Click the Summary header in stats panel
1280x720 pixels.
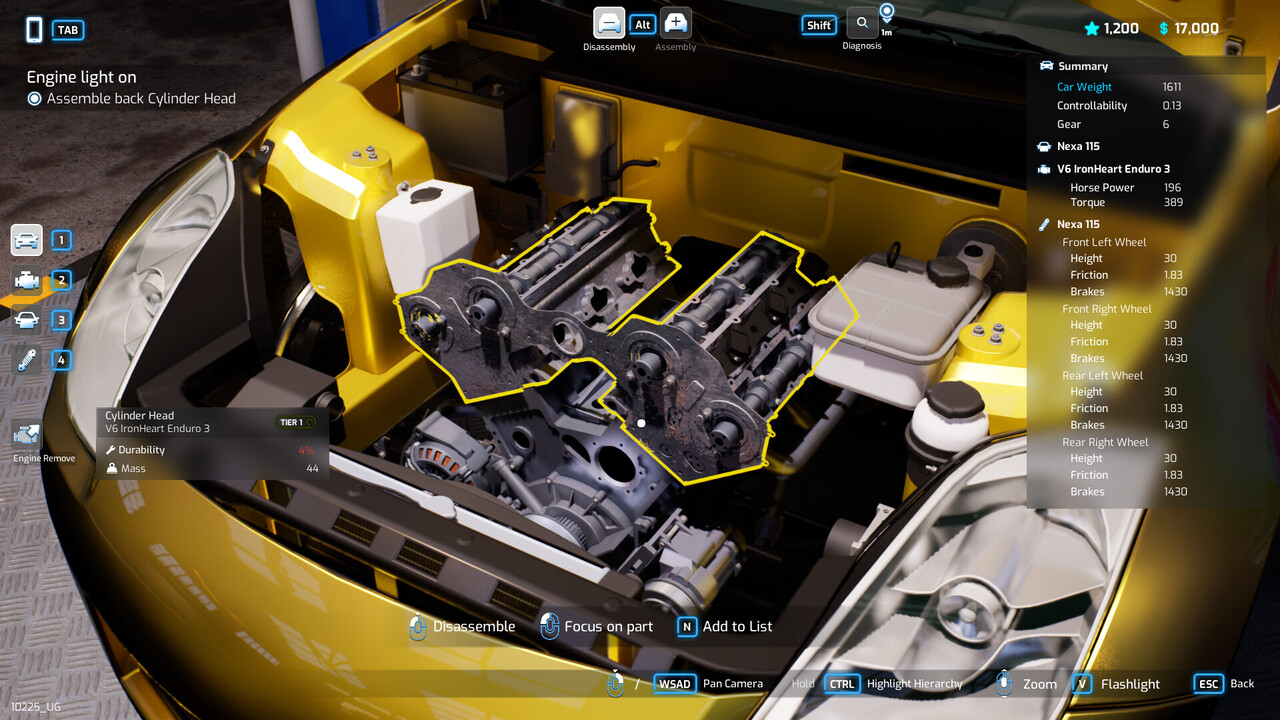click(1083, 66)
